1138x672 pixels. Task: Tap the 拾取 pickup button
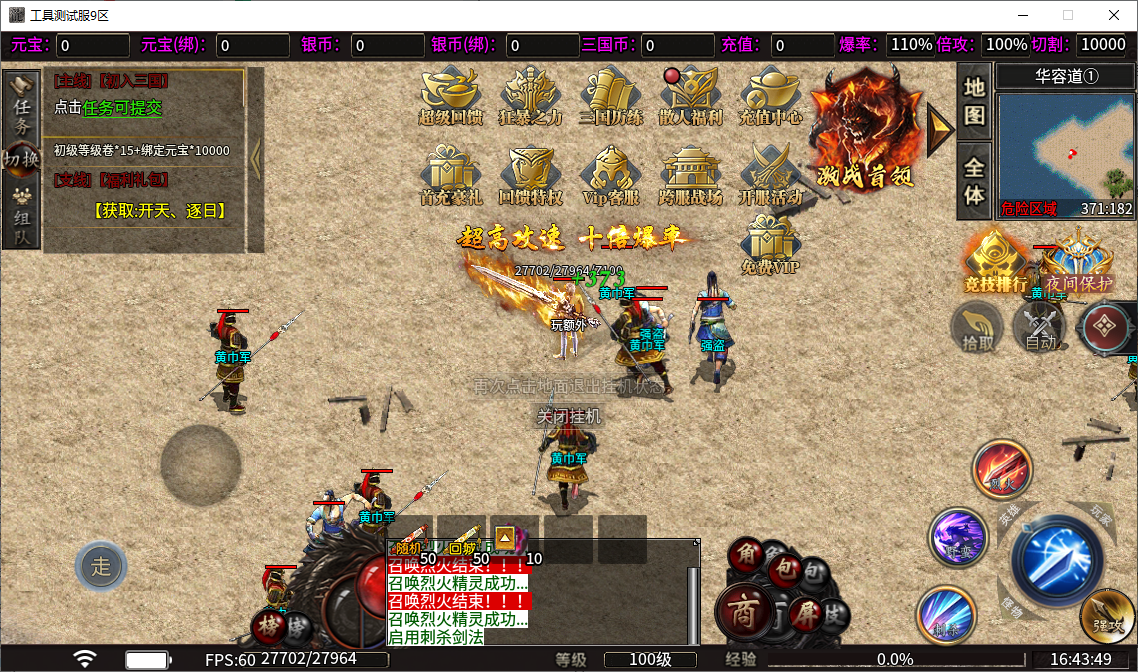pyautogui.click(x=978, y=328)
